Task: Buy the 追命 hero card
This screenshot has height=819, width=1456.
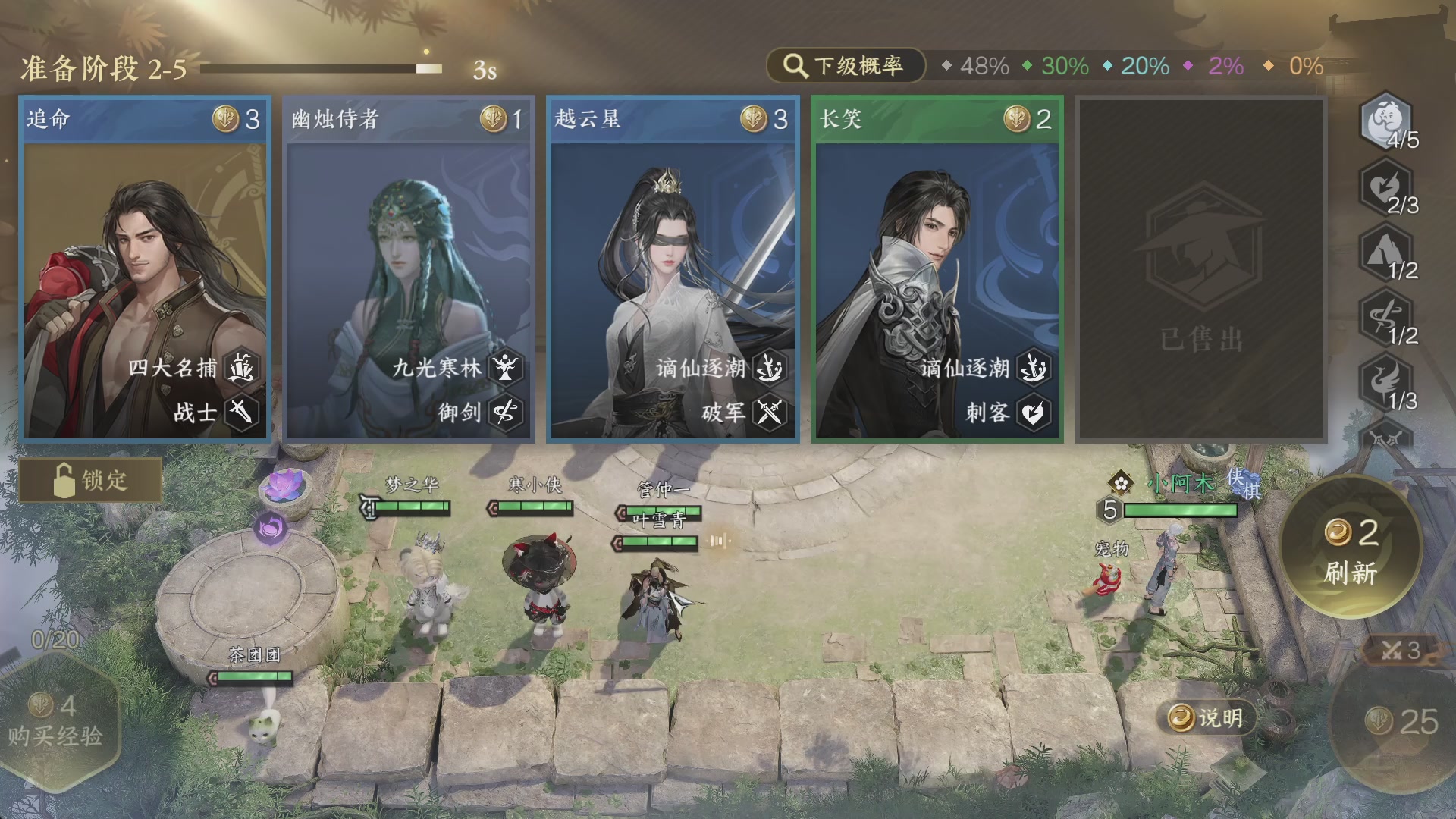Action: click(144, 269)
